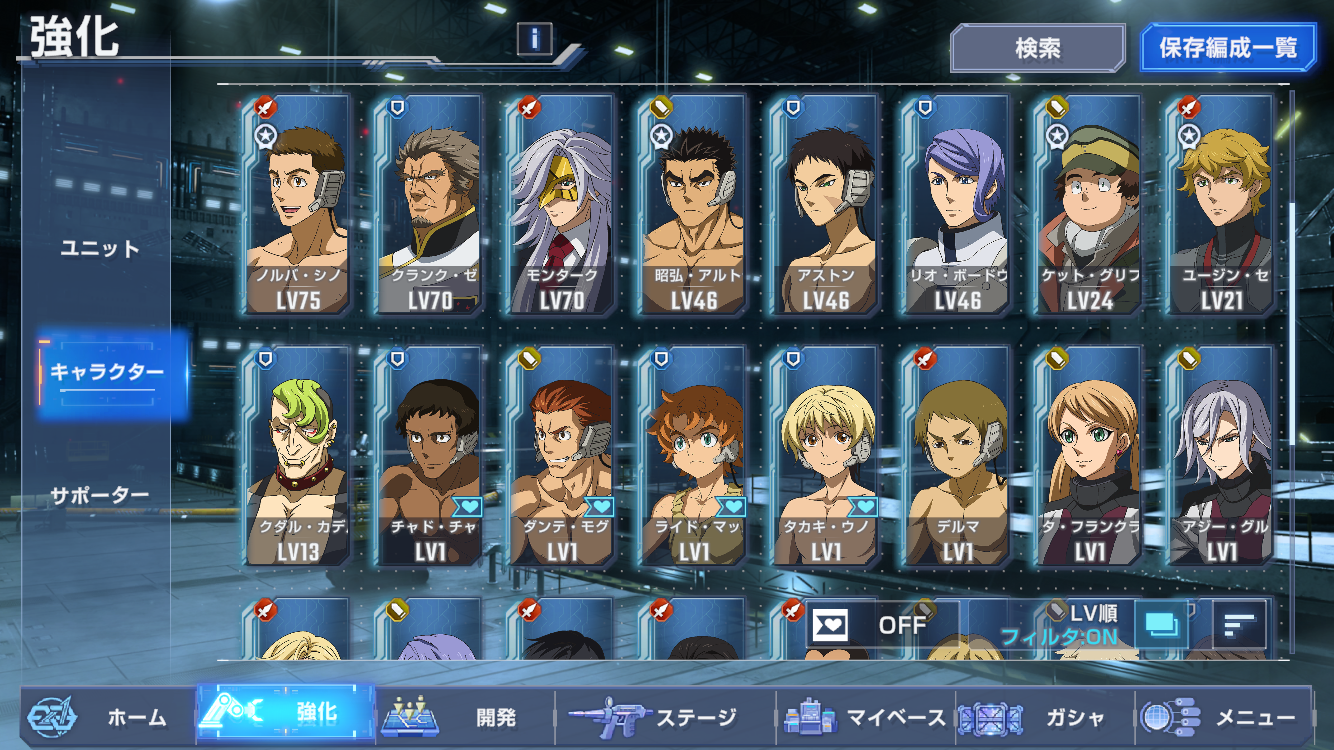This screenshot has height=750, width=1334.
Task: Choose the masked モンターク LV70 card
Action: pyautogui.click(x=561, y=205)
